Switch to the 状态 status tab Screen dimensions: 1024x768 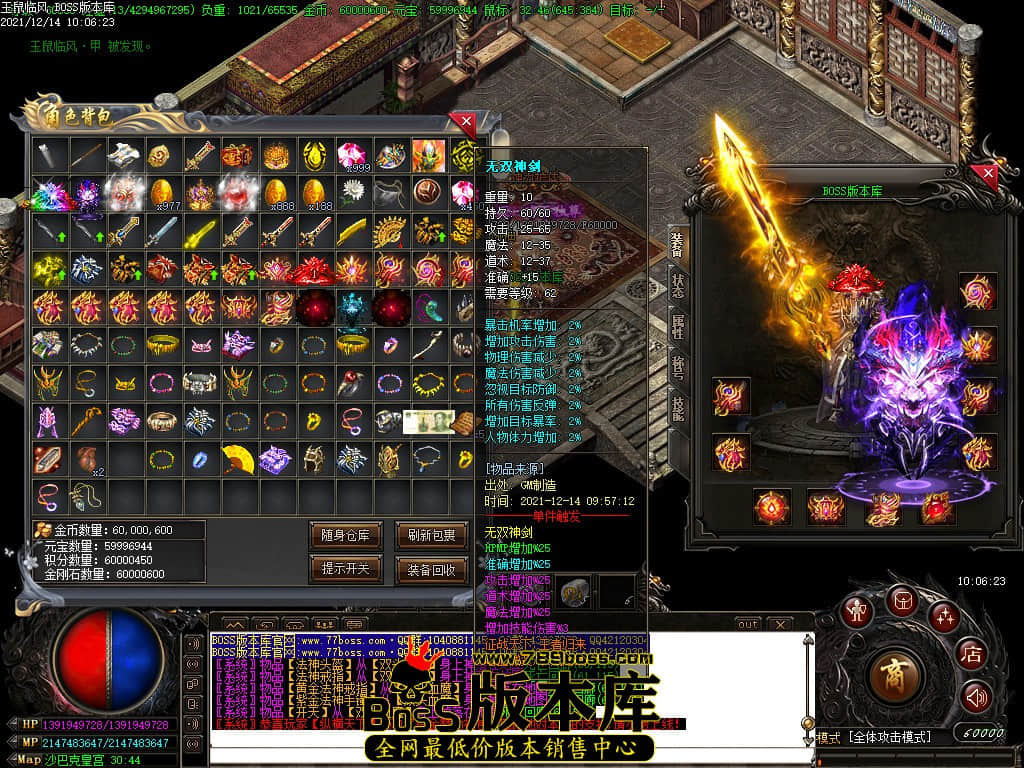678,284
